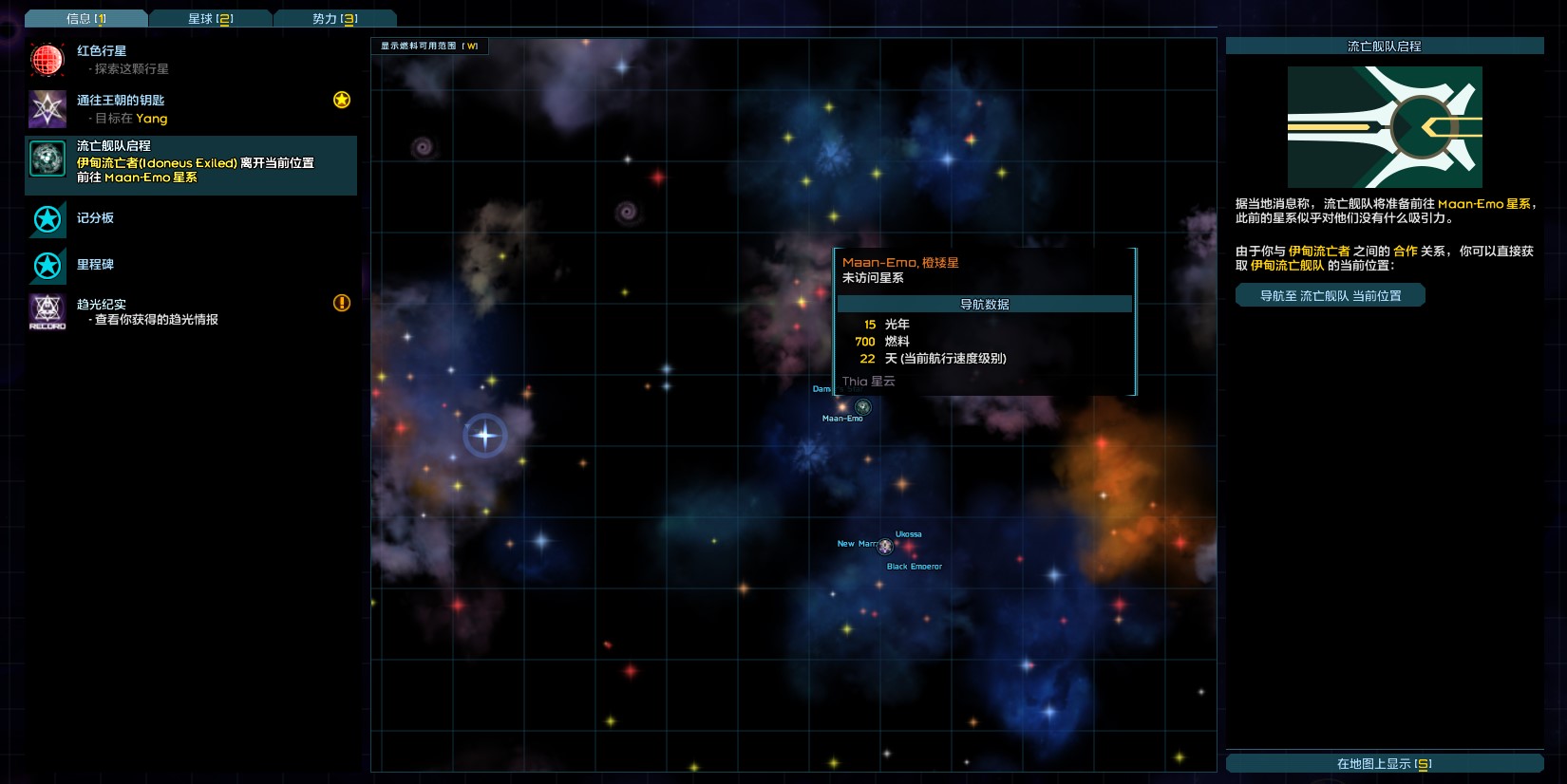Click the 在地图上显示 button
Image resolution: width=1567 pixels, height=784 pixels.
1384,763
